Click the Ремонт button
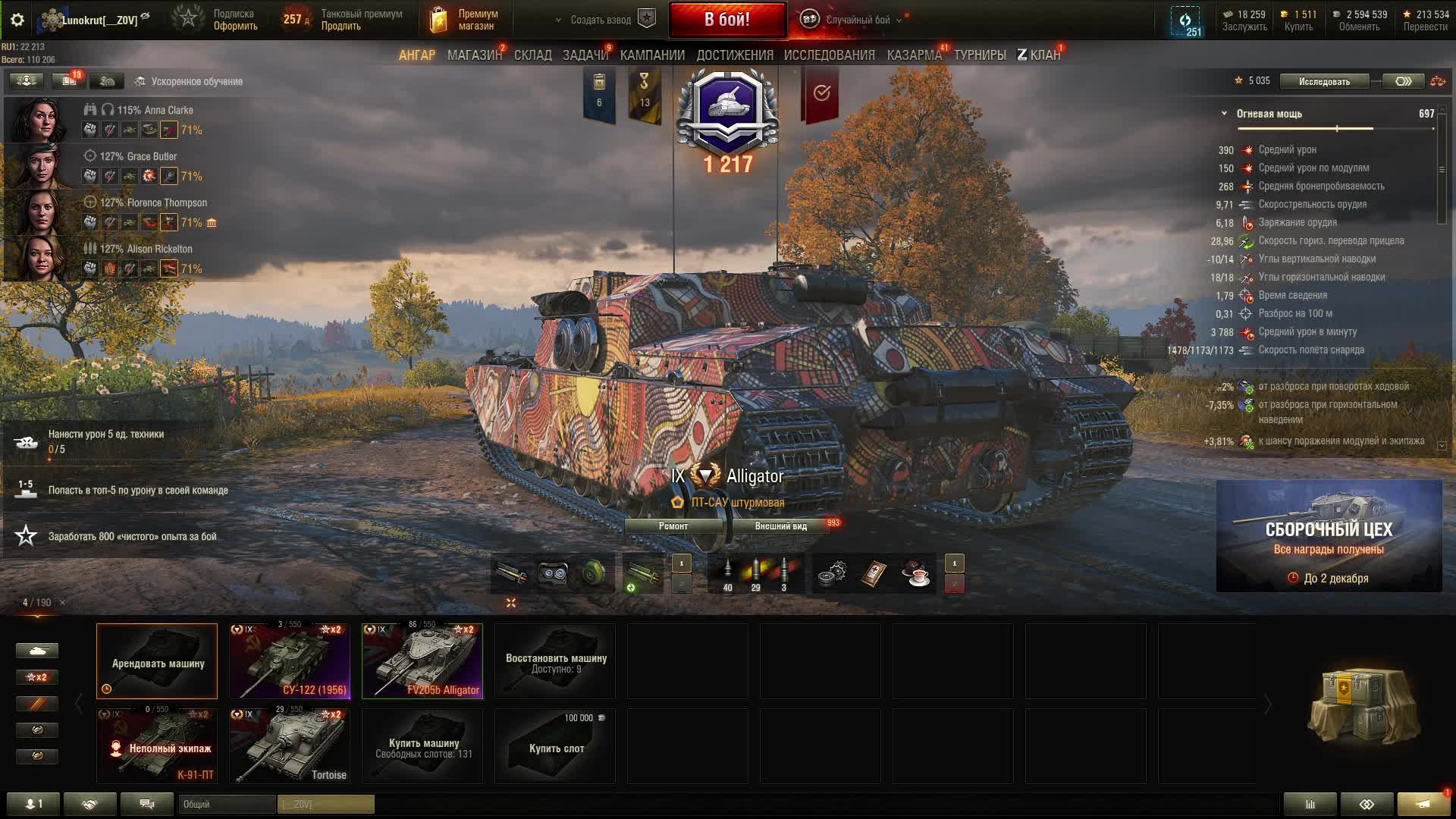This screenshot has width=1456, height=819. tap(673, 526)
